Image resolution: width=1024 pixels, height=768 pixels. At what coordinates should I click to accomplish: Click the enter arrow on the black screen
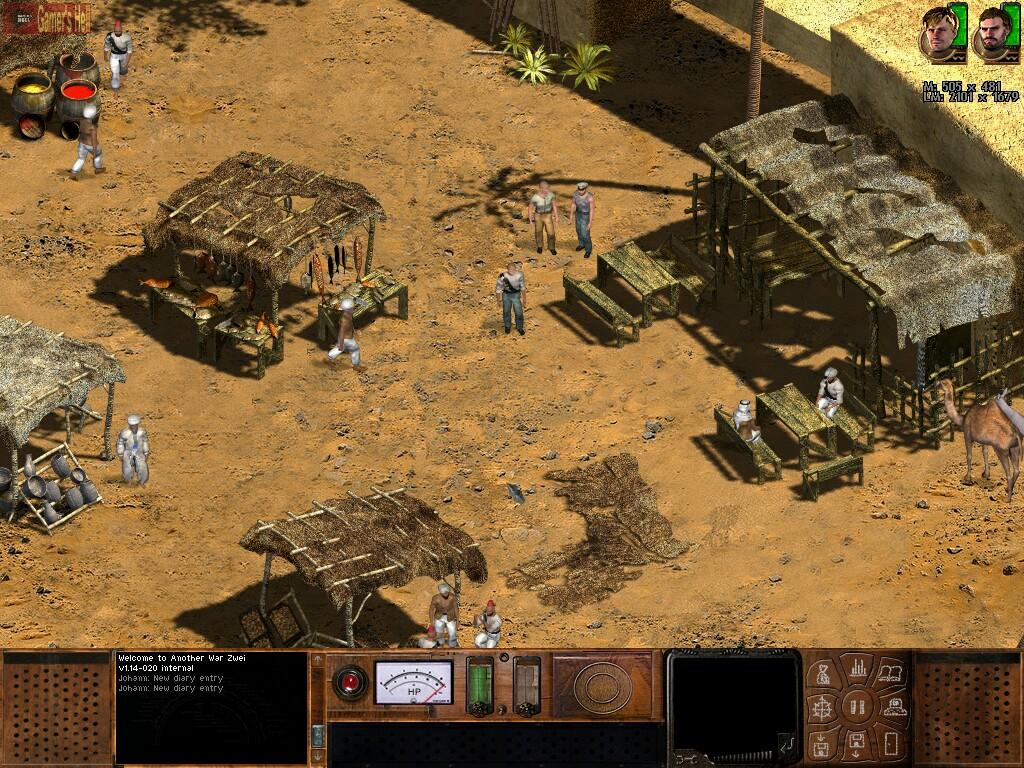point(785,742)
